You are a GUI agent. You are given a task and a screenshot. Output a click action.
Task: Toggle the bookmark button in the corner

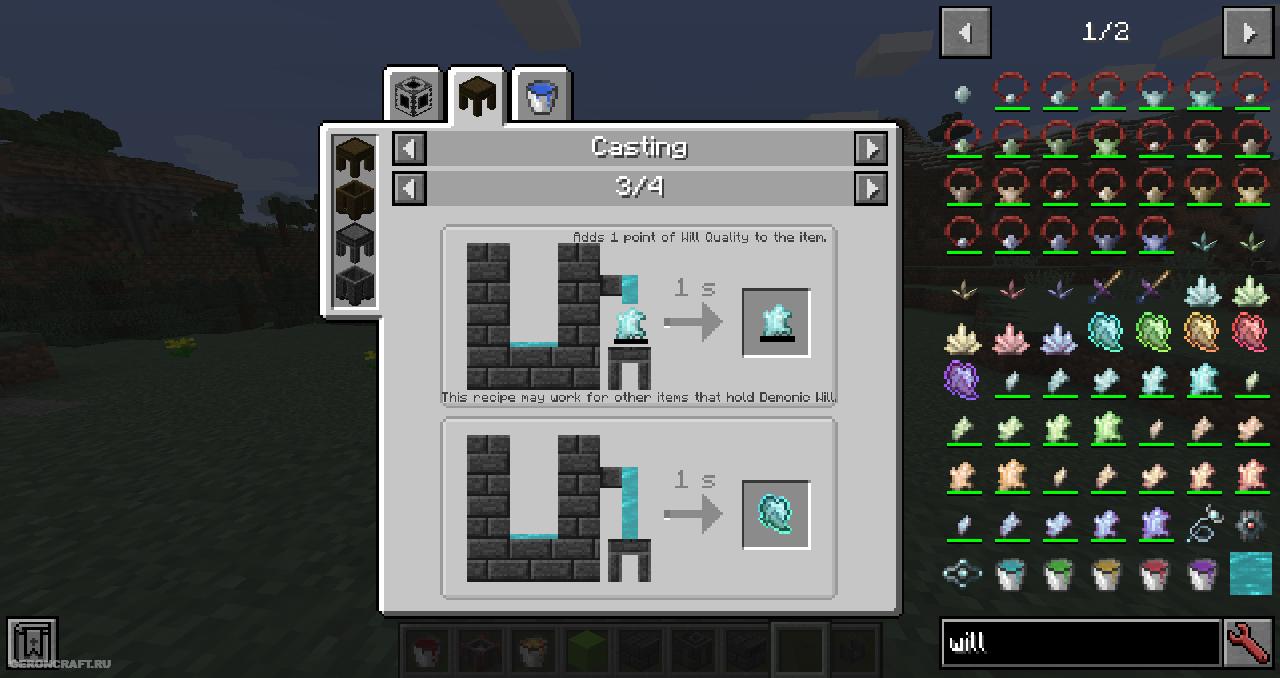point(32,642)
